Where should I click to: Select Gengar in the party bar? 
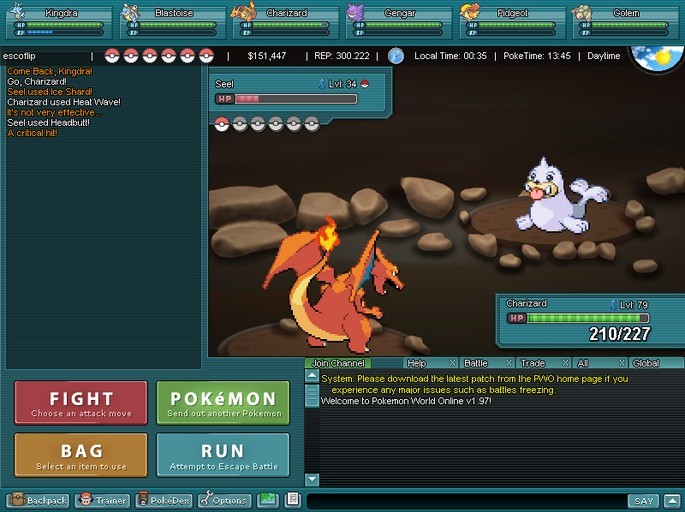[397, 20]
